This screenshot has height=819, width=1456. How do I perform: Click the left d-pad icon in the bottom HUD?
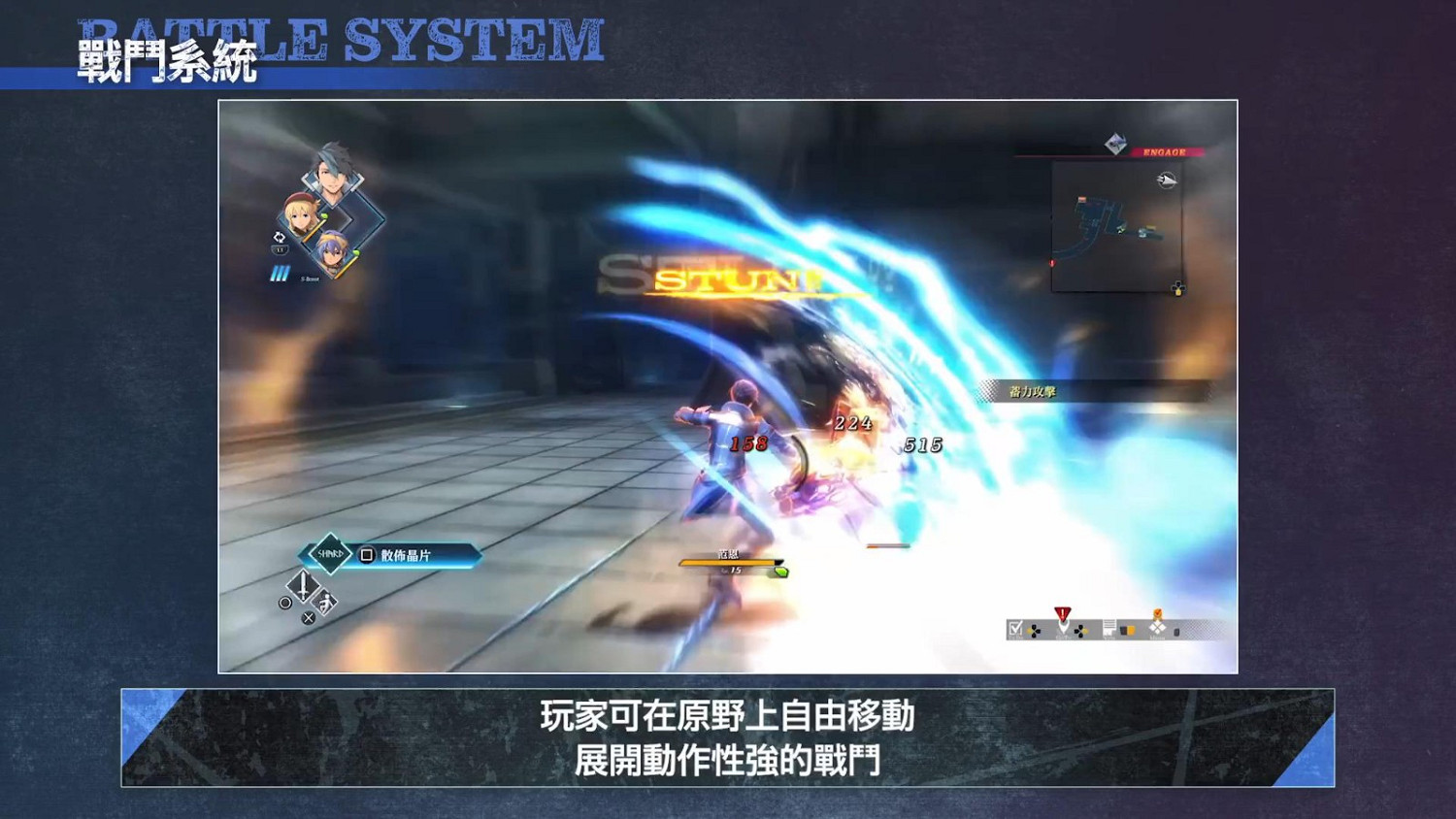pyautogui.click(x=1034, y=630)
